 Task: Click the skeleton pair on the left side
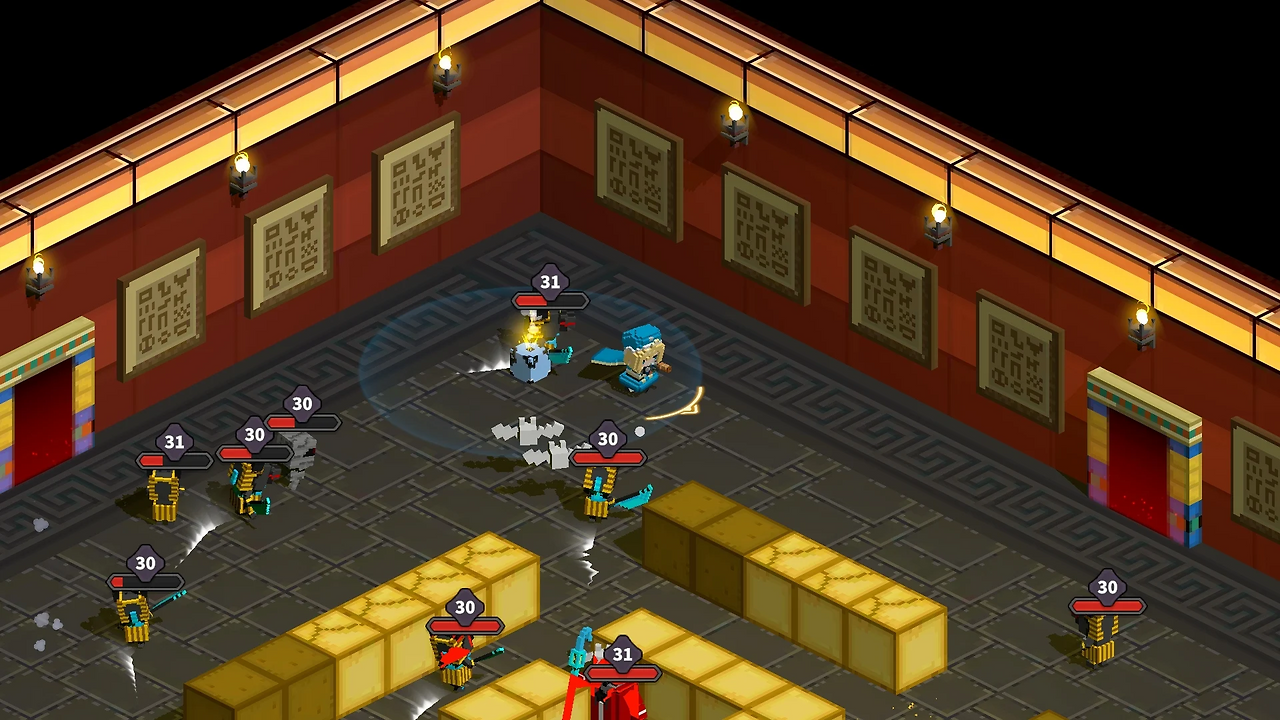coord(250,490)
